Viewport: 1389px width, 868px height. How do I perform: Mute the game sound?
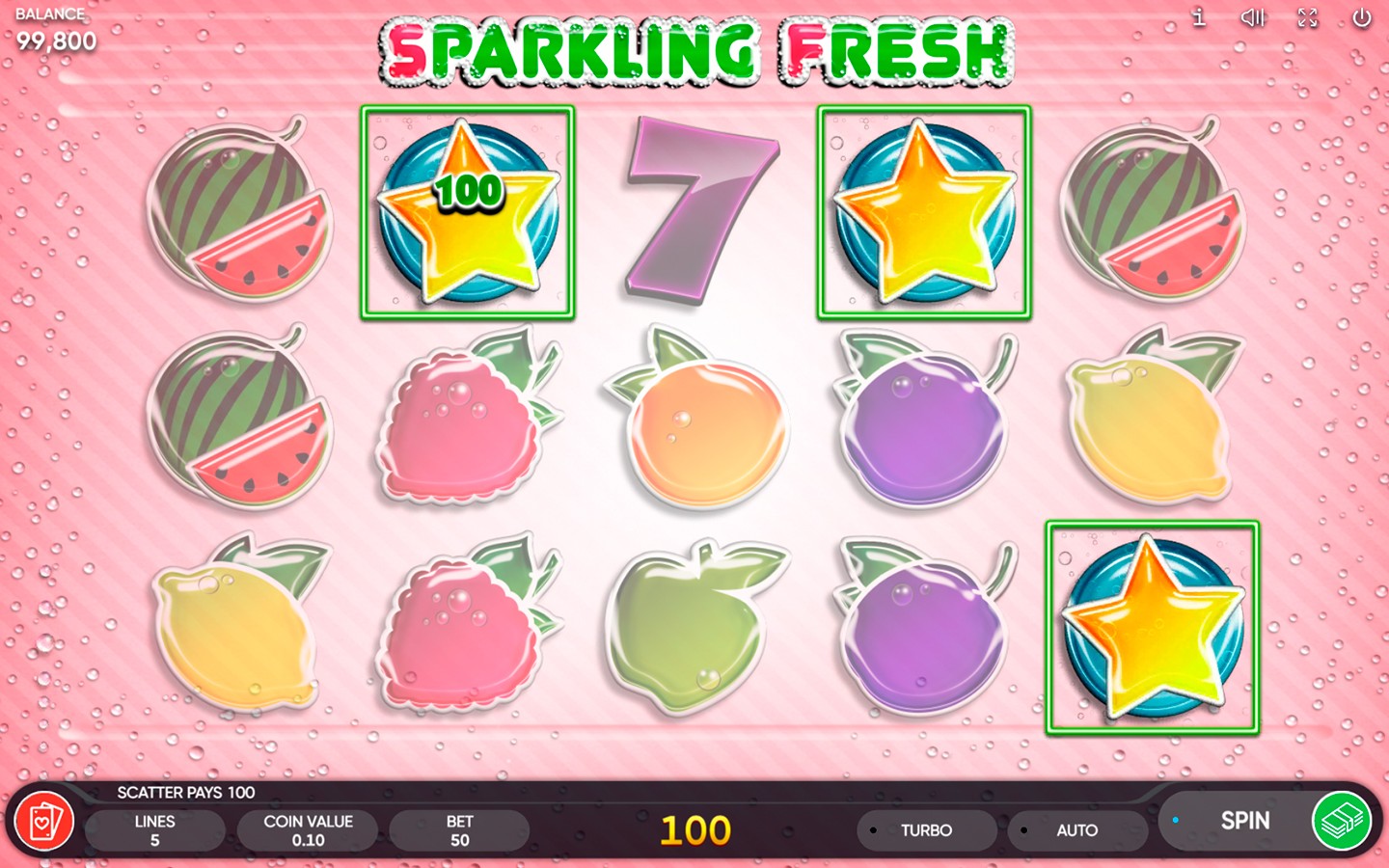coord(1252,17)
